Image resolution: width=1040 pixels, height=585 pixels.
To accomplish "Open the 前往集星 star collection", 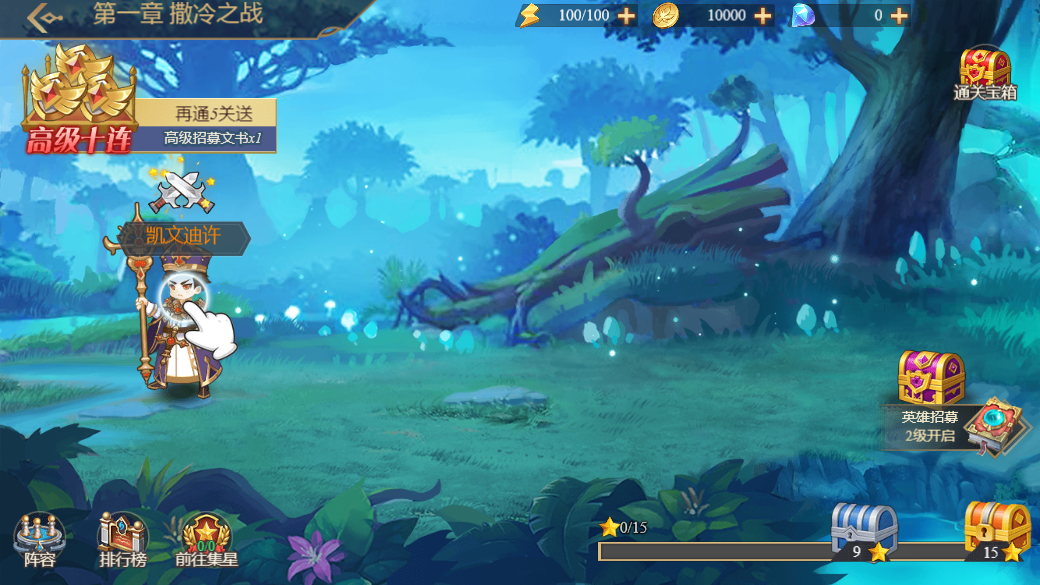I will pos(206,541).
